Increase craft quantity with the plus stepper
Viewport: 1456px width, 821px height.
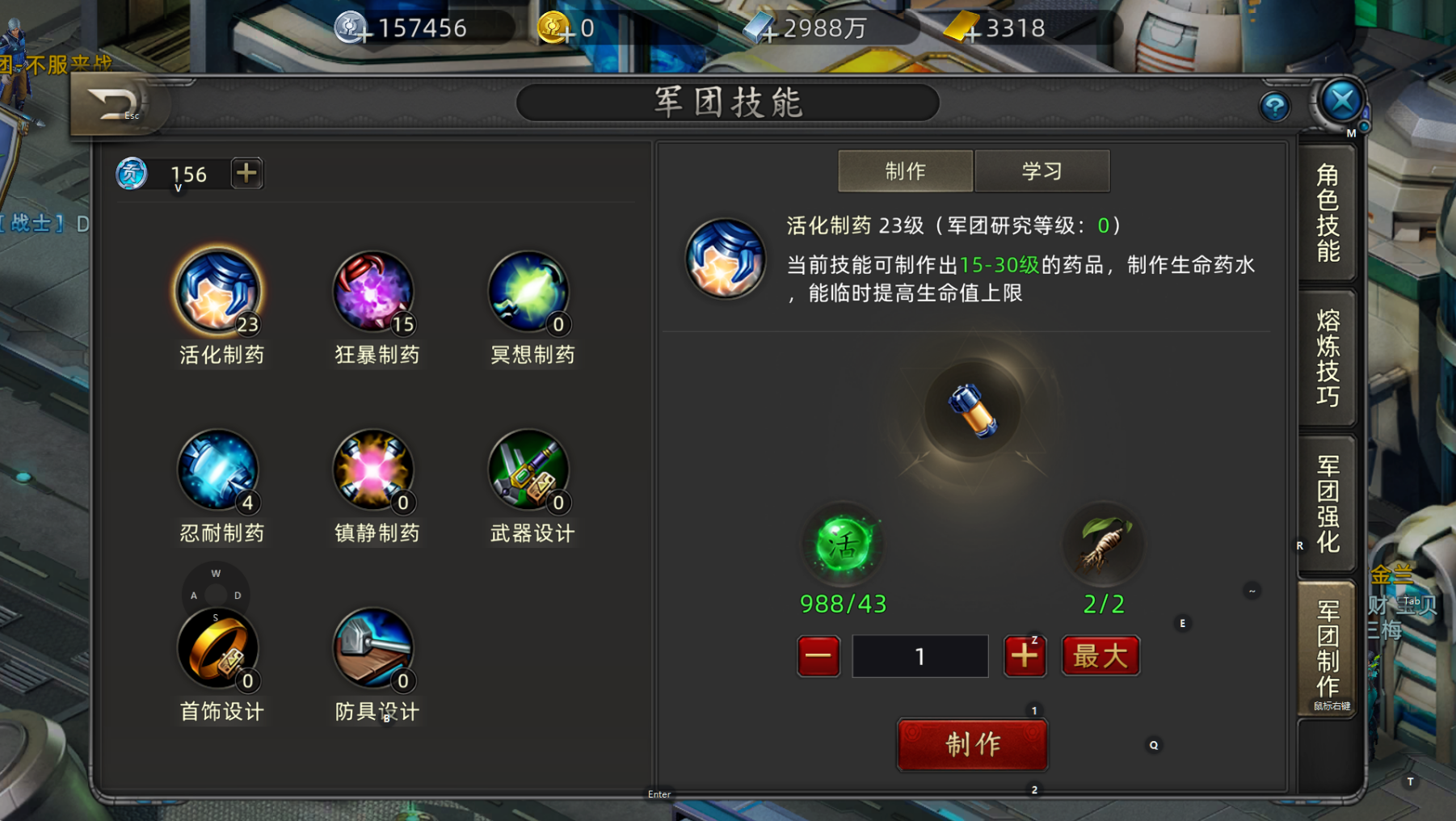[1025, 656]
